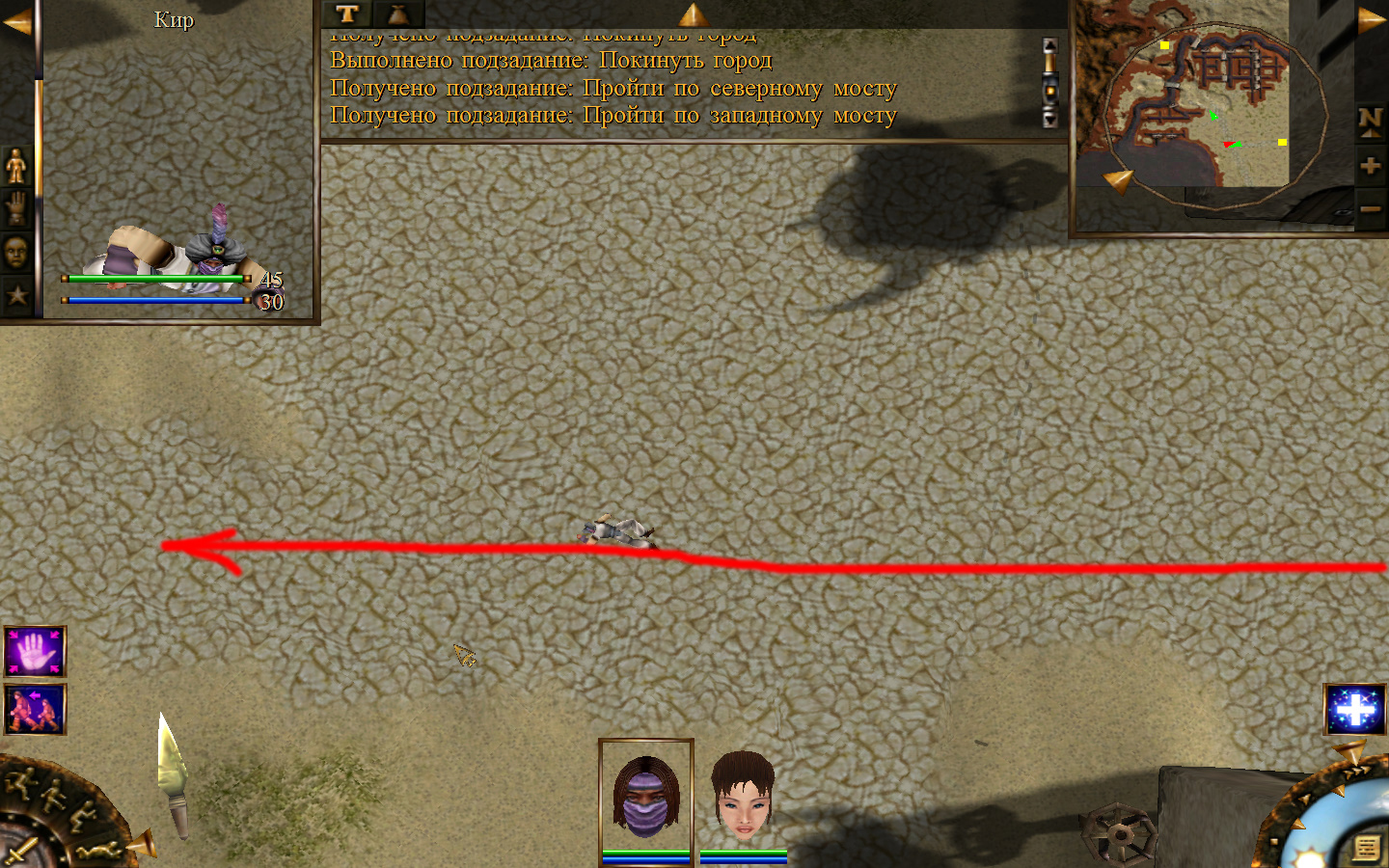Open the star side panel icon
Screen dimensions: 1389x868
[x=16, y=295]
